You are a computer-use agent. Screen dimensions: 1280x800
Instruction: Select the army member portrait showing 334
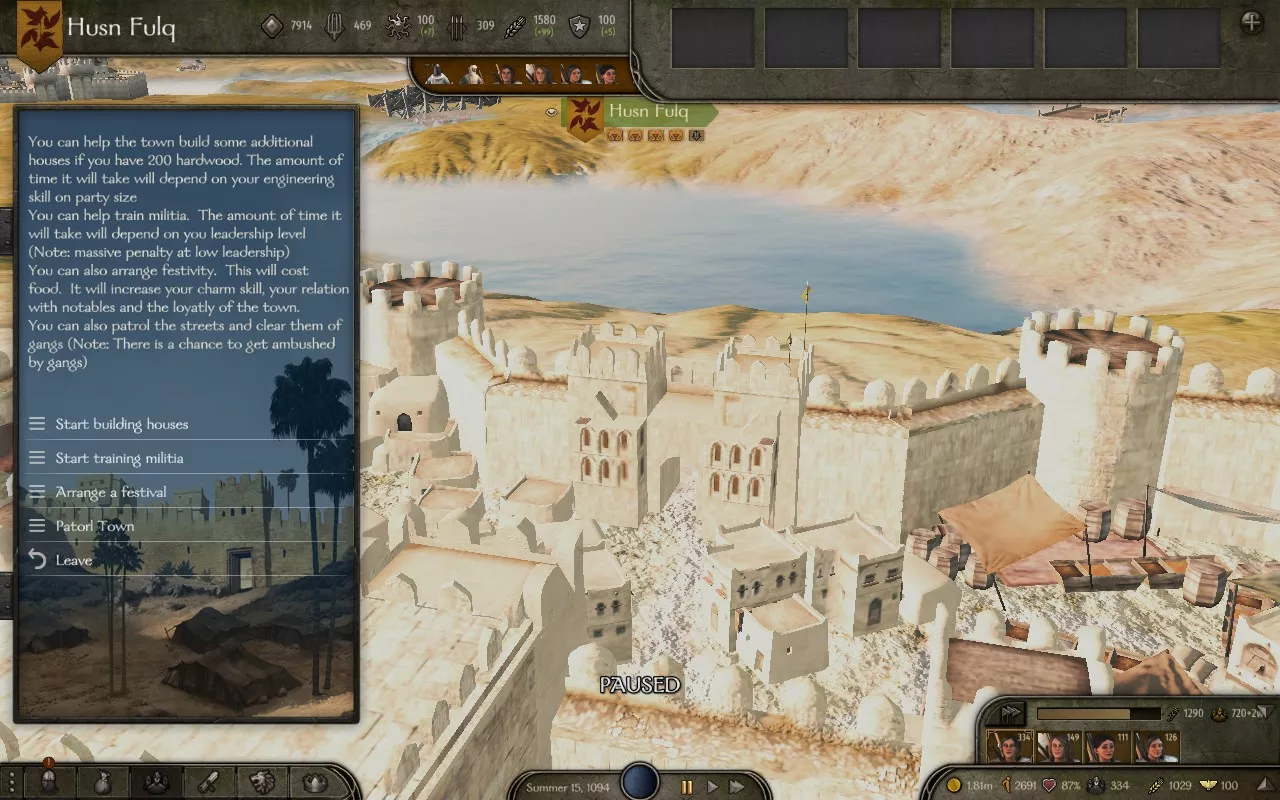coord(1009,748)
